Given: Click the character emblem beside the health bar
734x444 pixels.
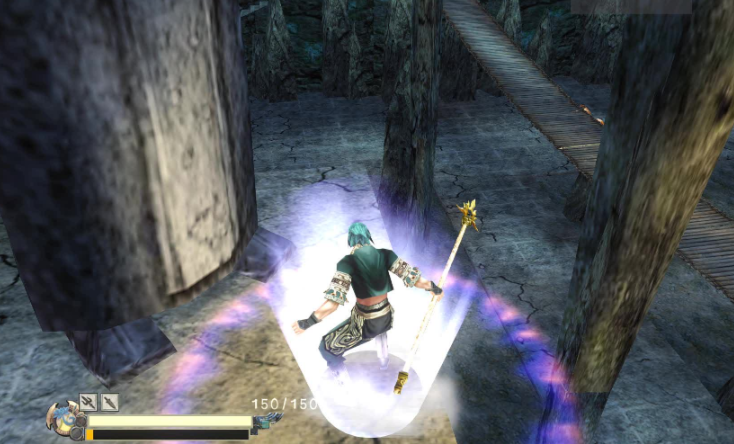Looking at the screenshot, I should [x=62, y=418].
